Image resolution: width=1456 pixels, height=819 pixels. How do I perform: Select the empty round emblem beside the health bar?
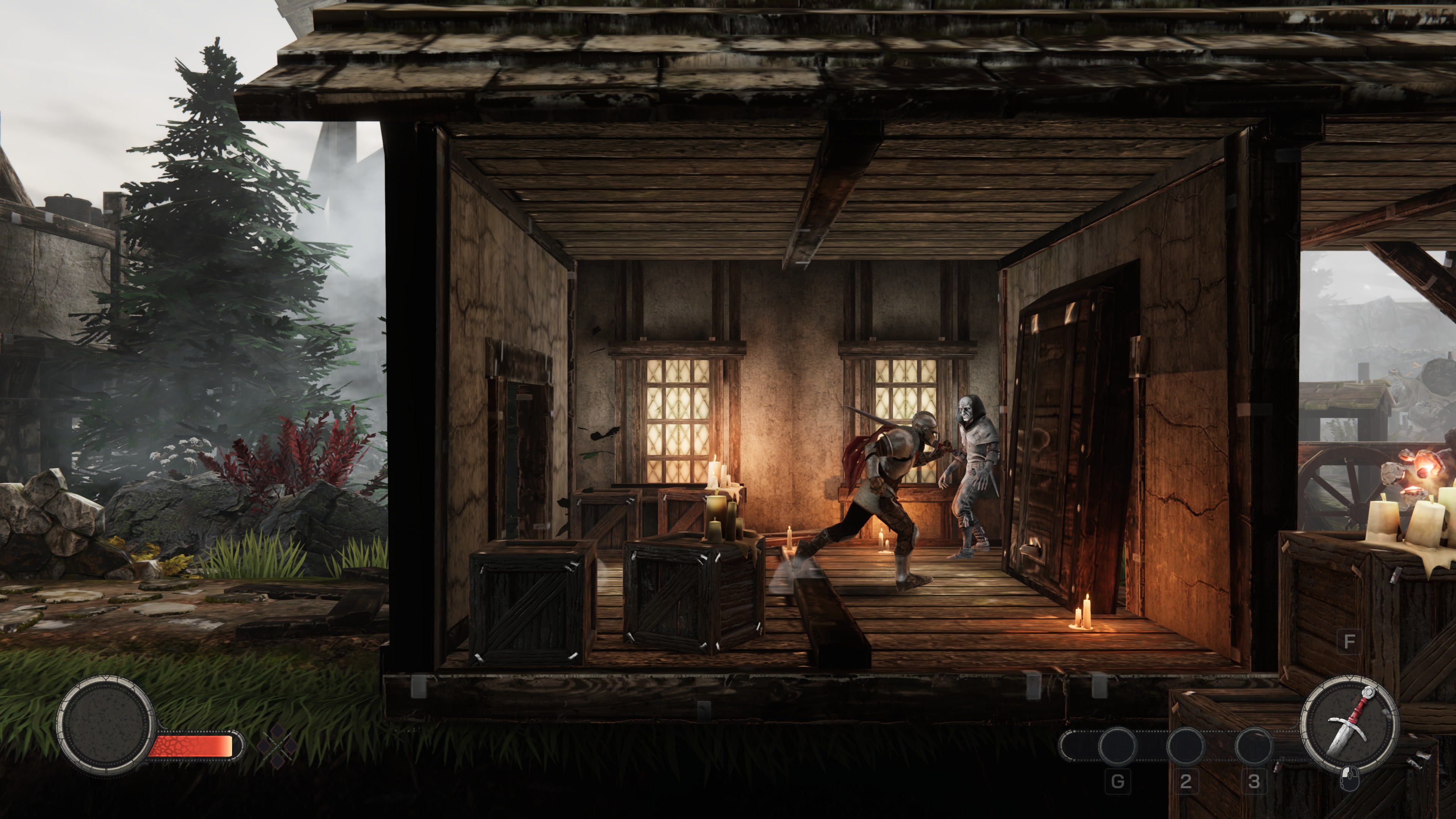[x=106, y=725]
